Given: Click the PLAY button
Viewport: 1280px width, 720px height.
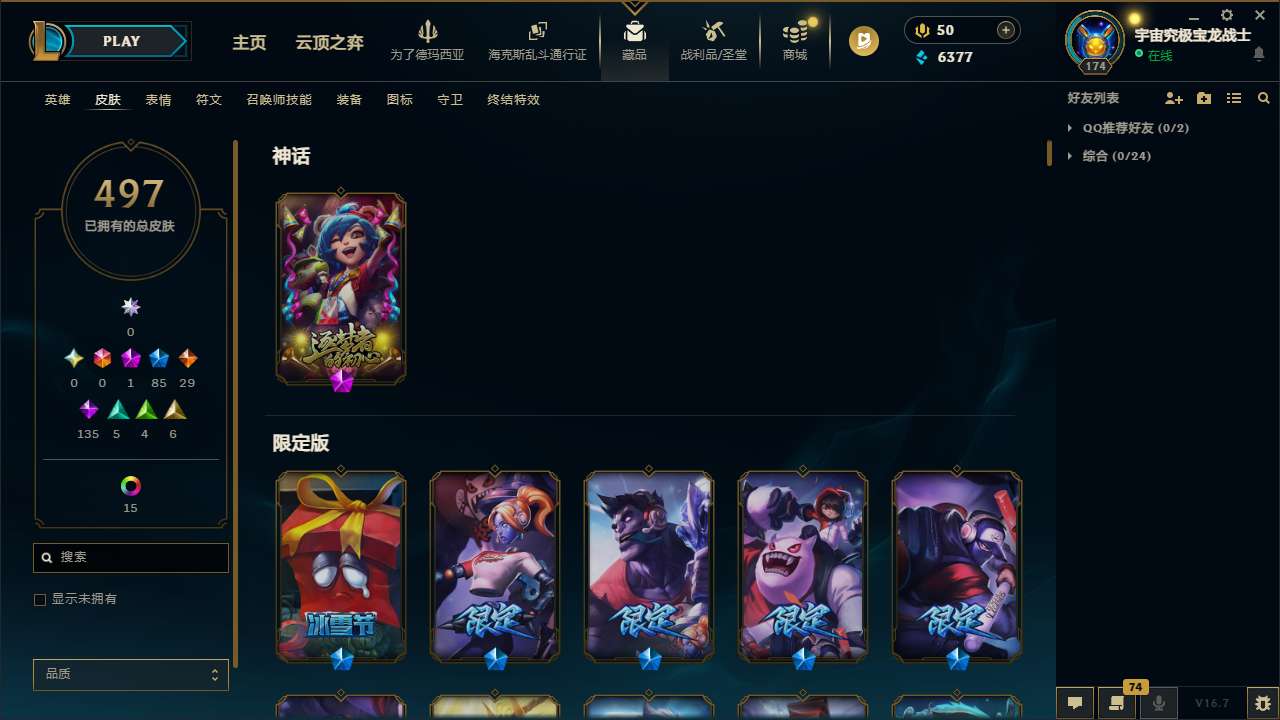Looking at the screenshot, I should click(x=121, y=41).
